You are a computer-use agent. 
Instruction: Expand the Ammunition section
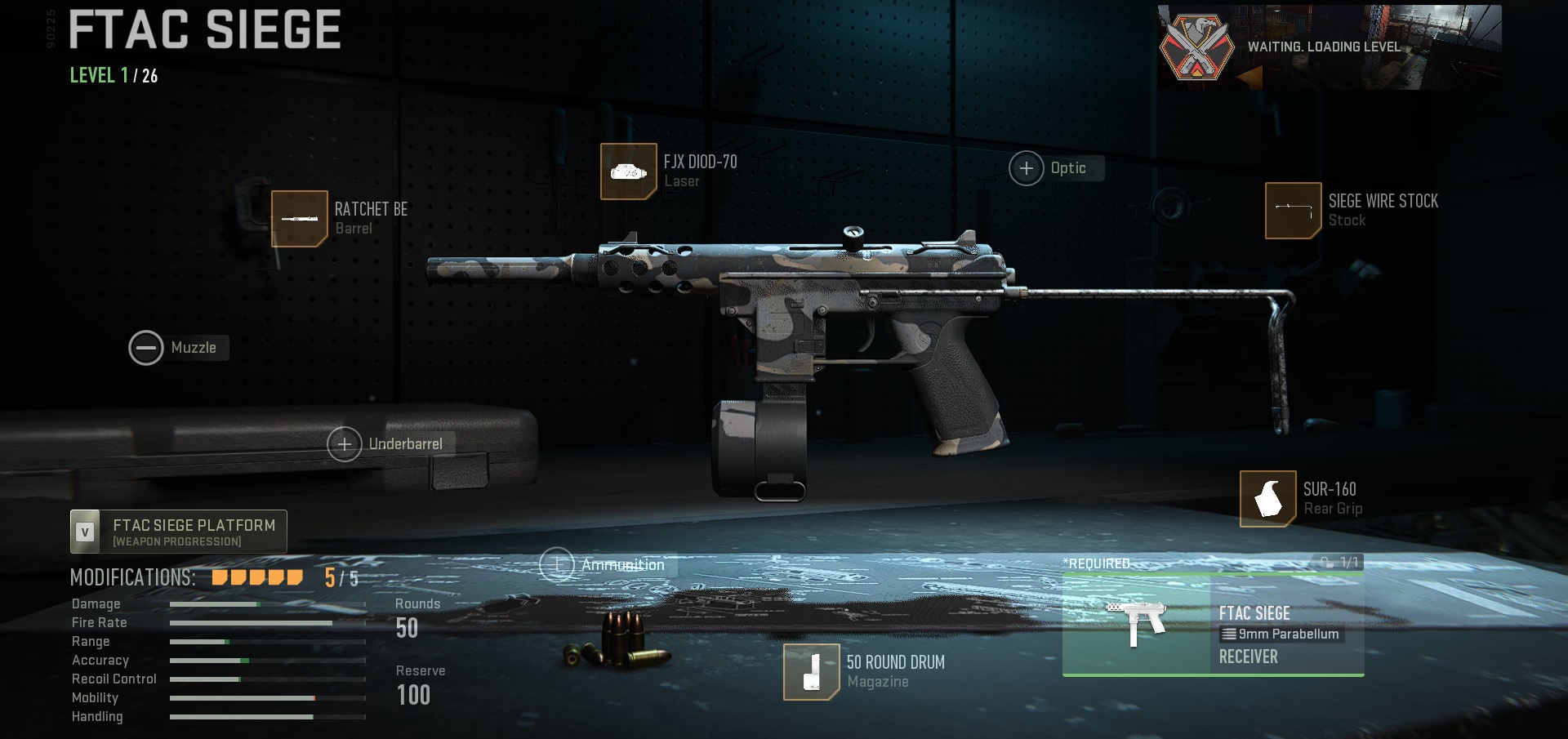(559, 563)
